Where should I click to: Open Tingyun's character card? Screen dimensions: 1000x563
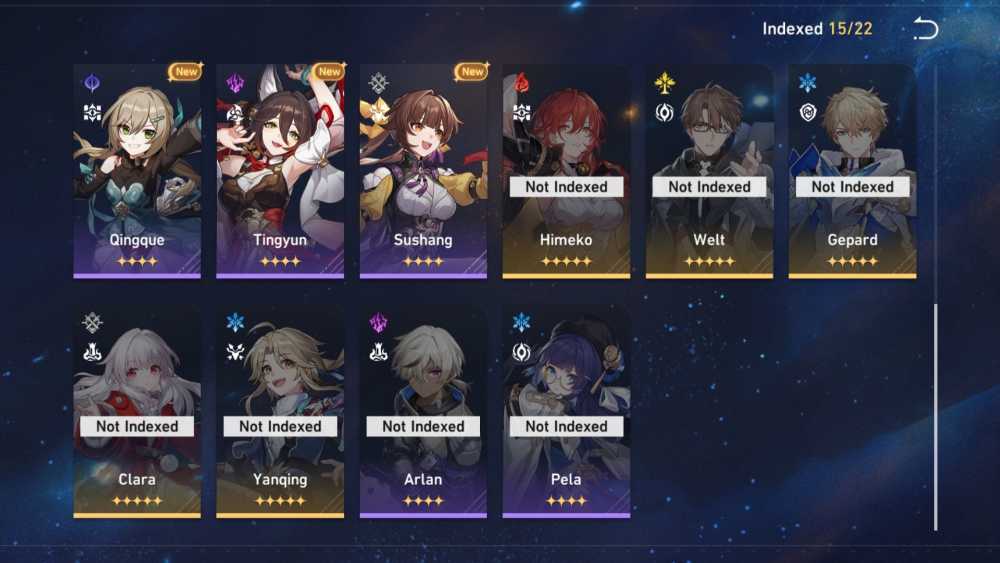(x=280, y=170)
